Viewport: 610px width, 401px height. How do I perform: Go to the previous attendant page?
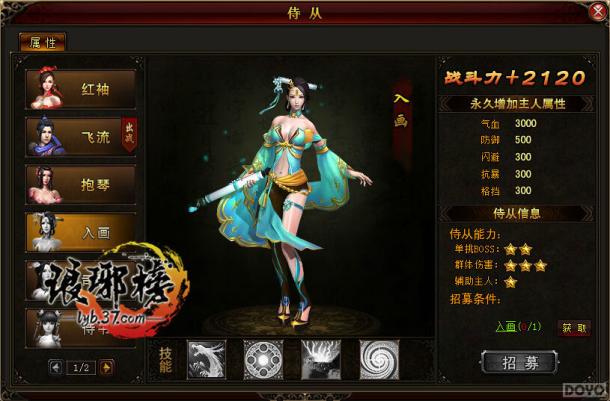pyautogui.click(x=55, y=365)
